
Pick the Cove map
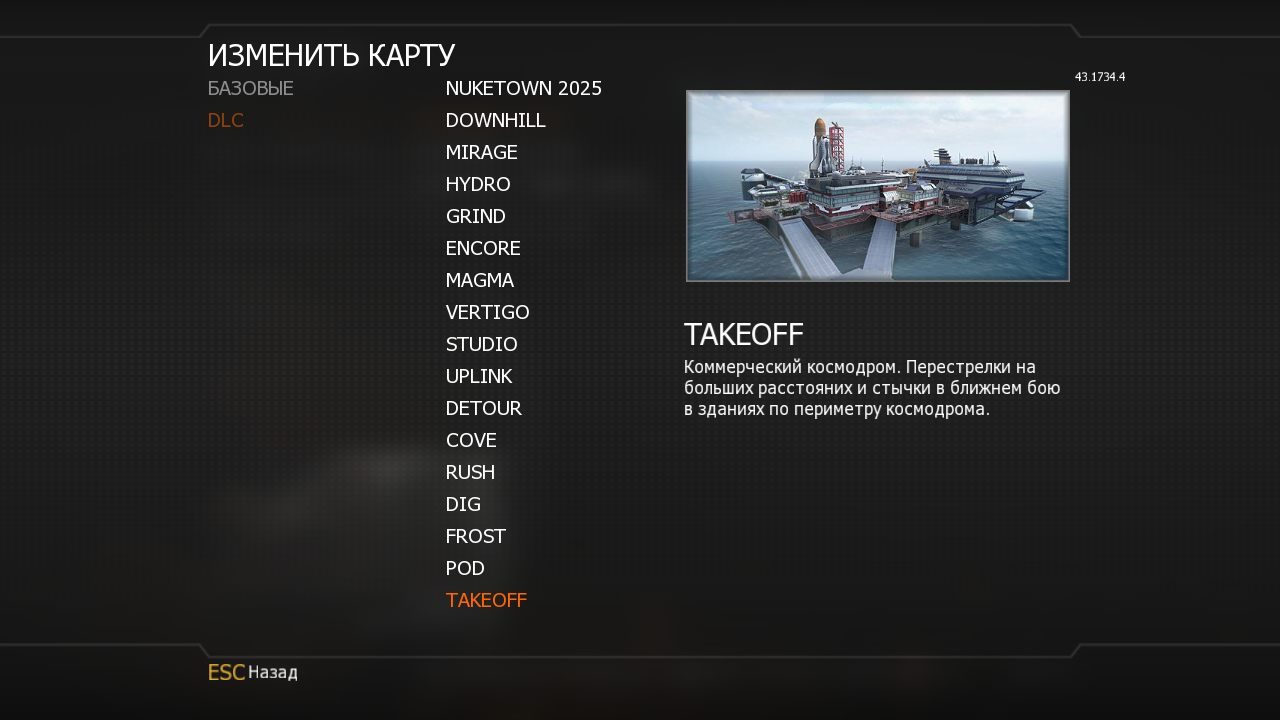(471, 441)
